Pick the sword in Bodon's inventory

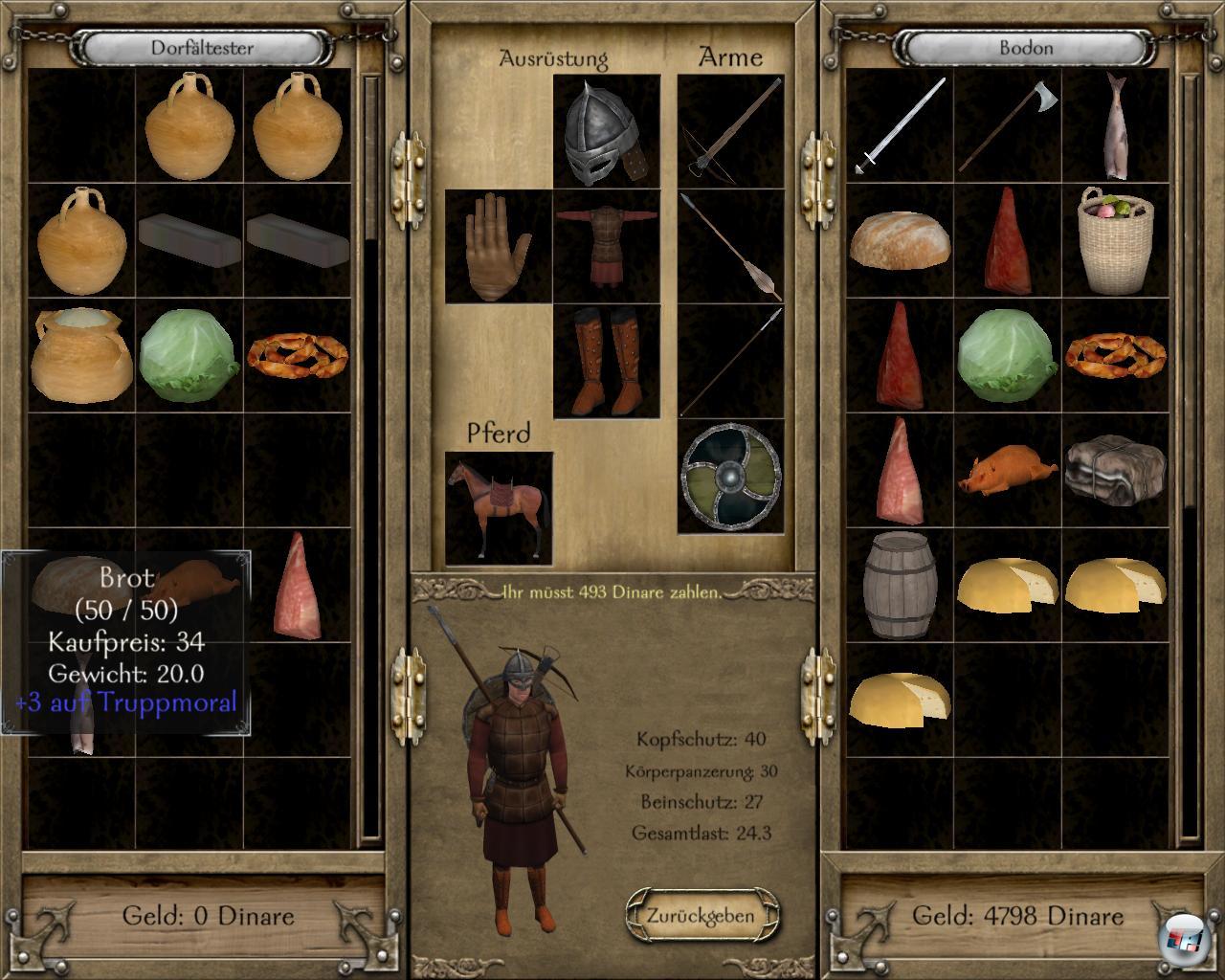(x=900, y=126)
